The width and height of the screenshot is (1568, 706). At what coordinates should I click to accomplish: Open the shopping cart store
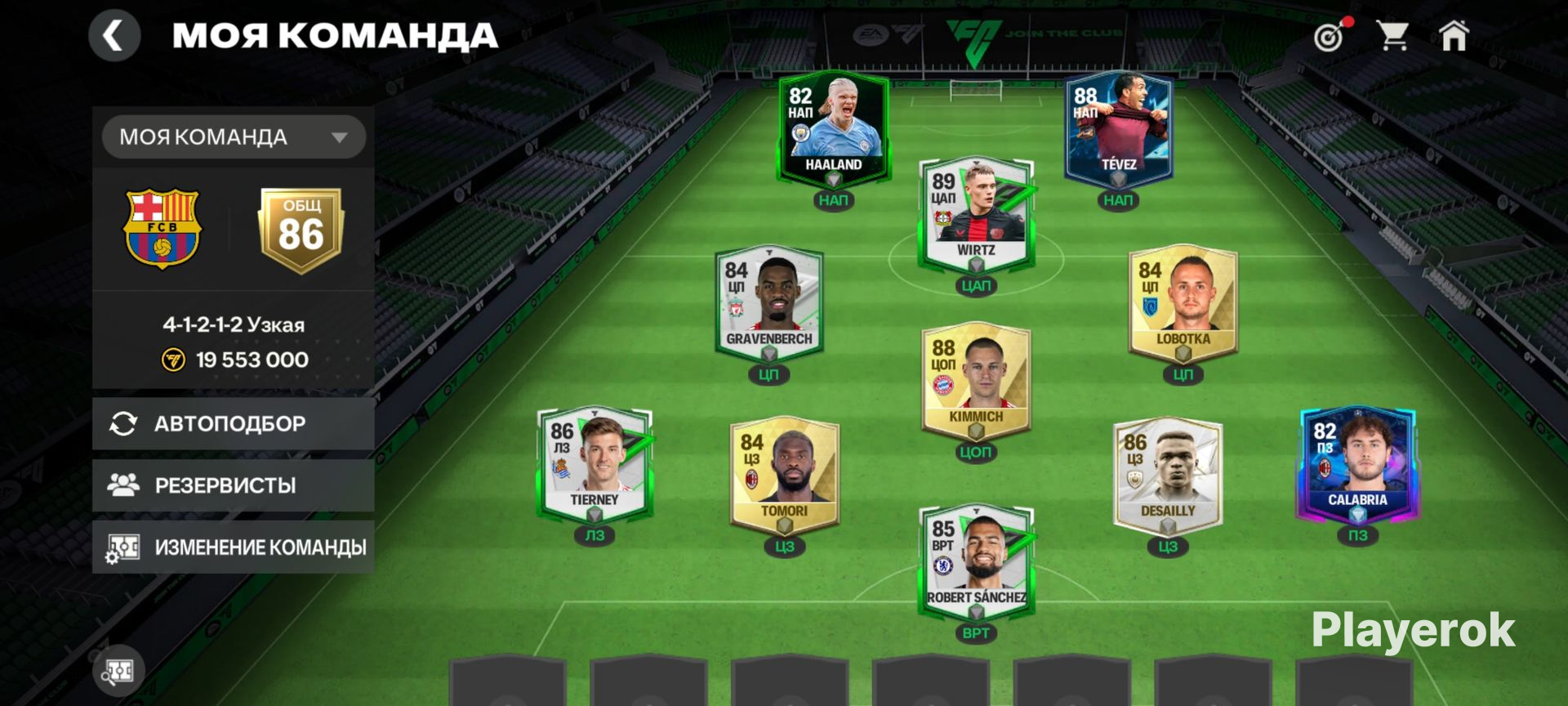(1392, 36)
